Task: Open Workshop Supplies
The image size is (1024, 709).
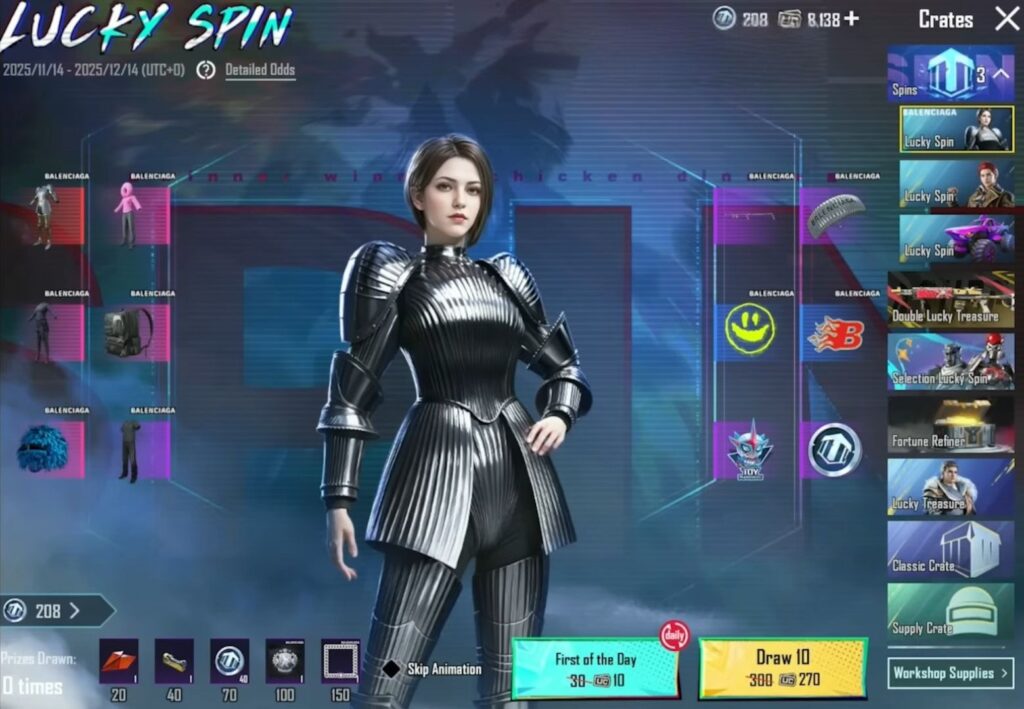Action: (x=950, y=673)
